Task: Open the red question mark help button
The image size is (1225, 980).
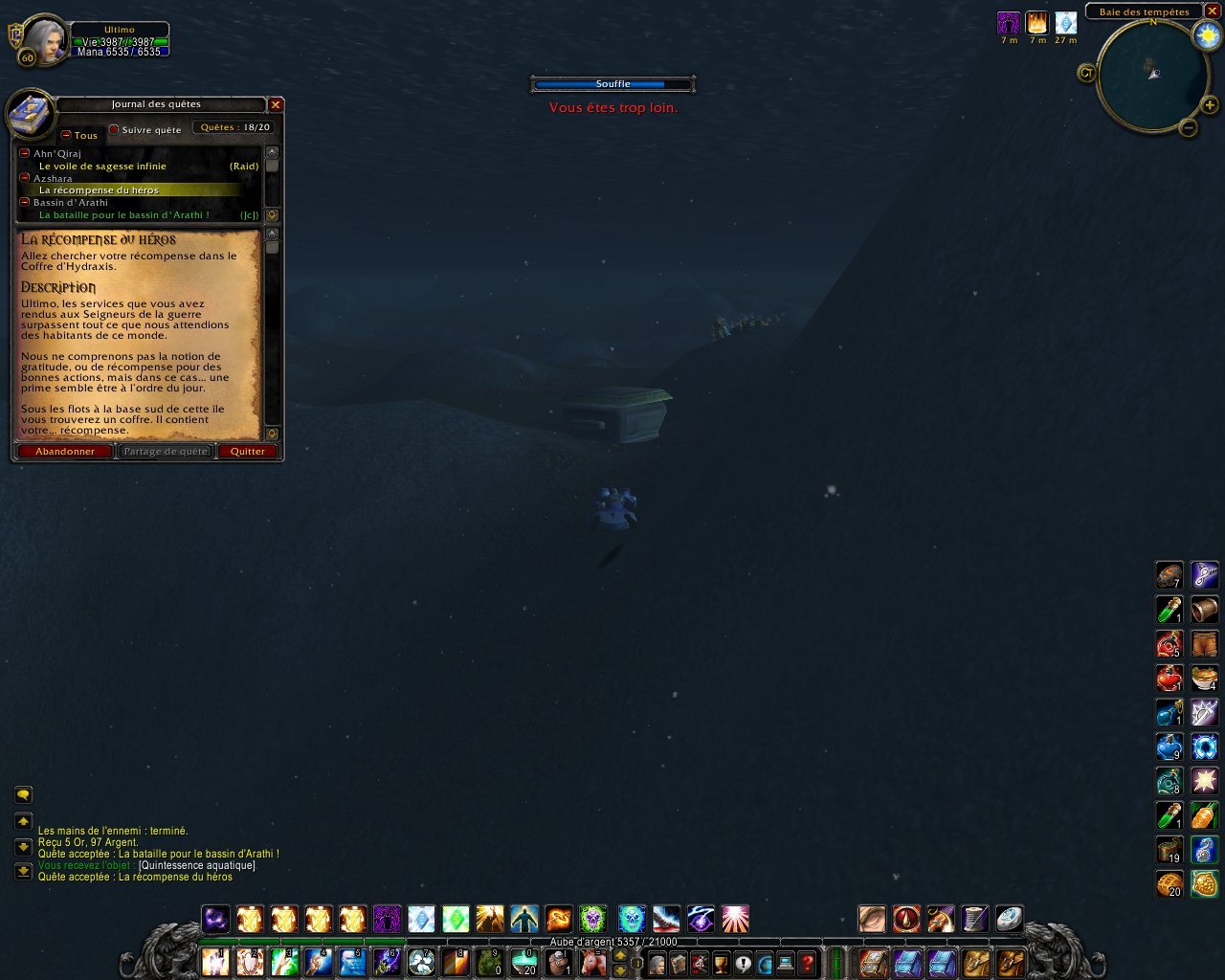Action: (x=808, y=962)
